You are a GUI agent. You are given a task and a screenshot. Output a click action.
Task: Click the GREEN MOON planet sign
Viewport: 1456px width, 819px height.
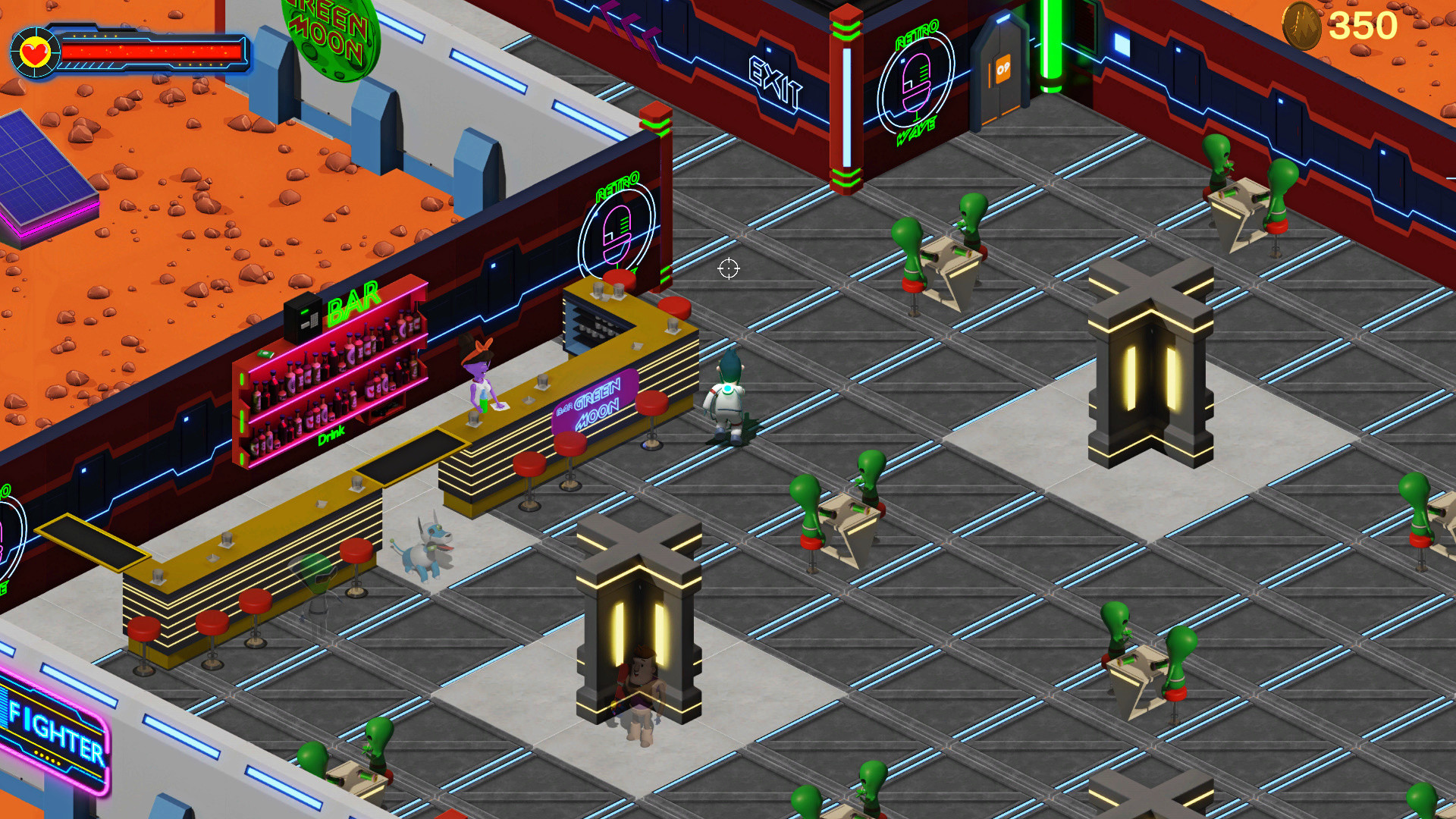click(x=330, y=34)
